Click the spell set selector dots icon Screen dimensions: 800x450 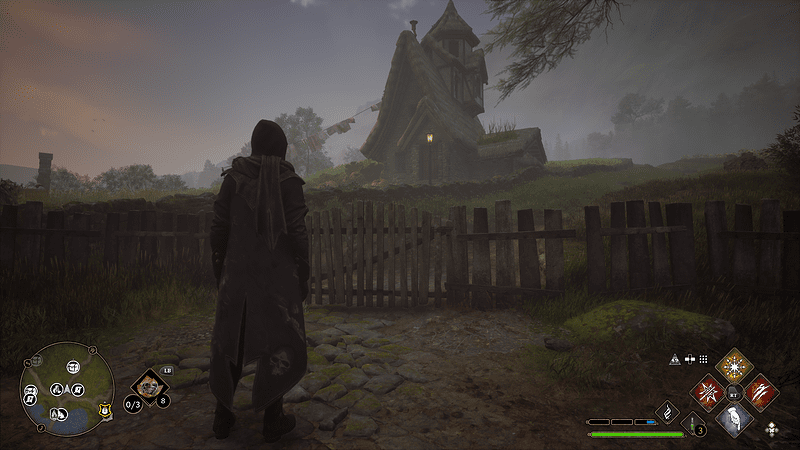703,358
